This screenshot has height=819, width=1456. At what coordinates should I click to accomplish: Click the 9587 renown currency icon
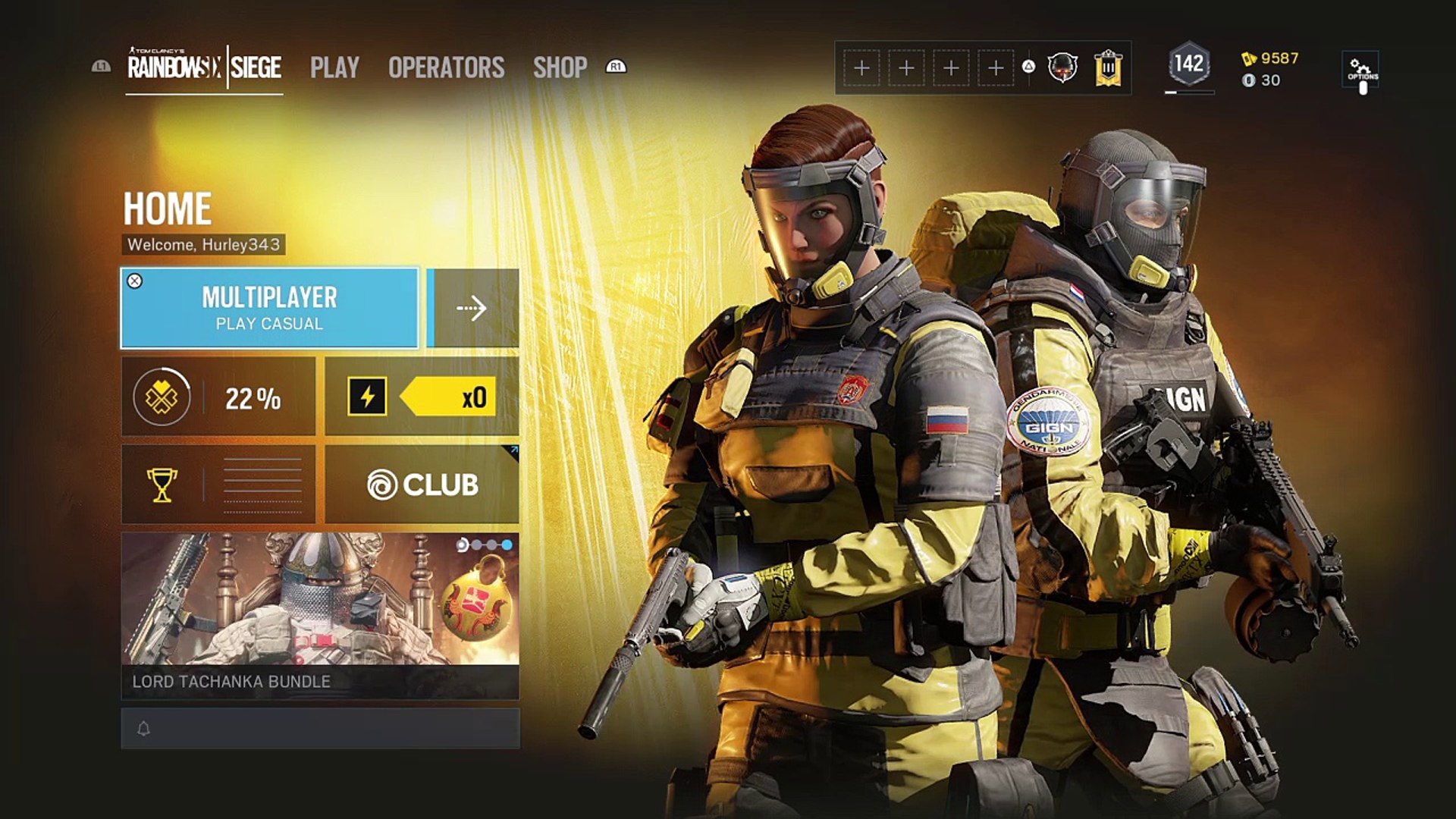point(1249,58)
